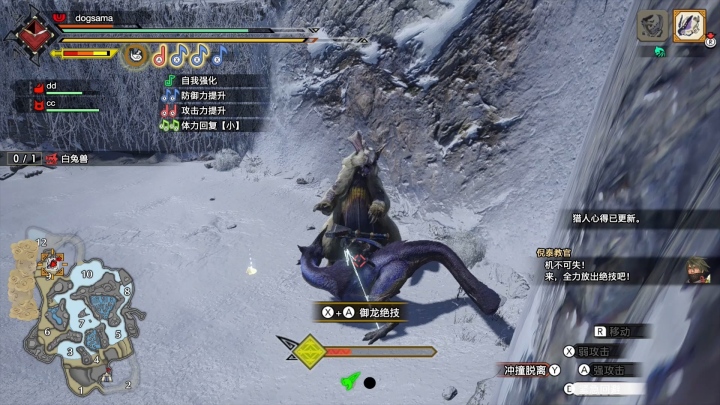Click the yellow diamond wyvern riding gauge icon

click(x=311, y=351)
